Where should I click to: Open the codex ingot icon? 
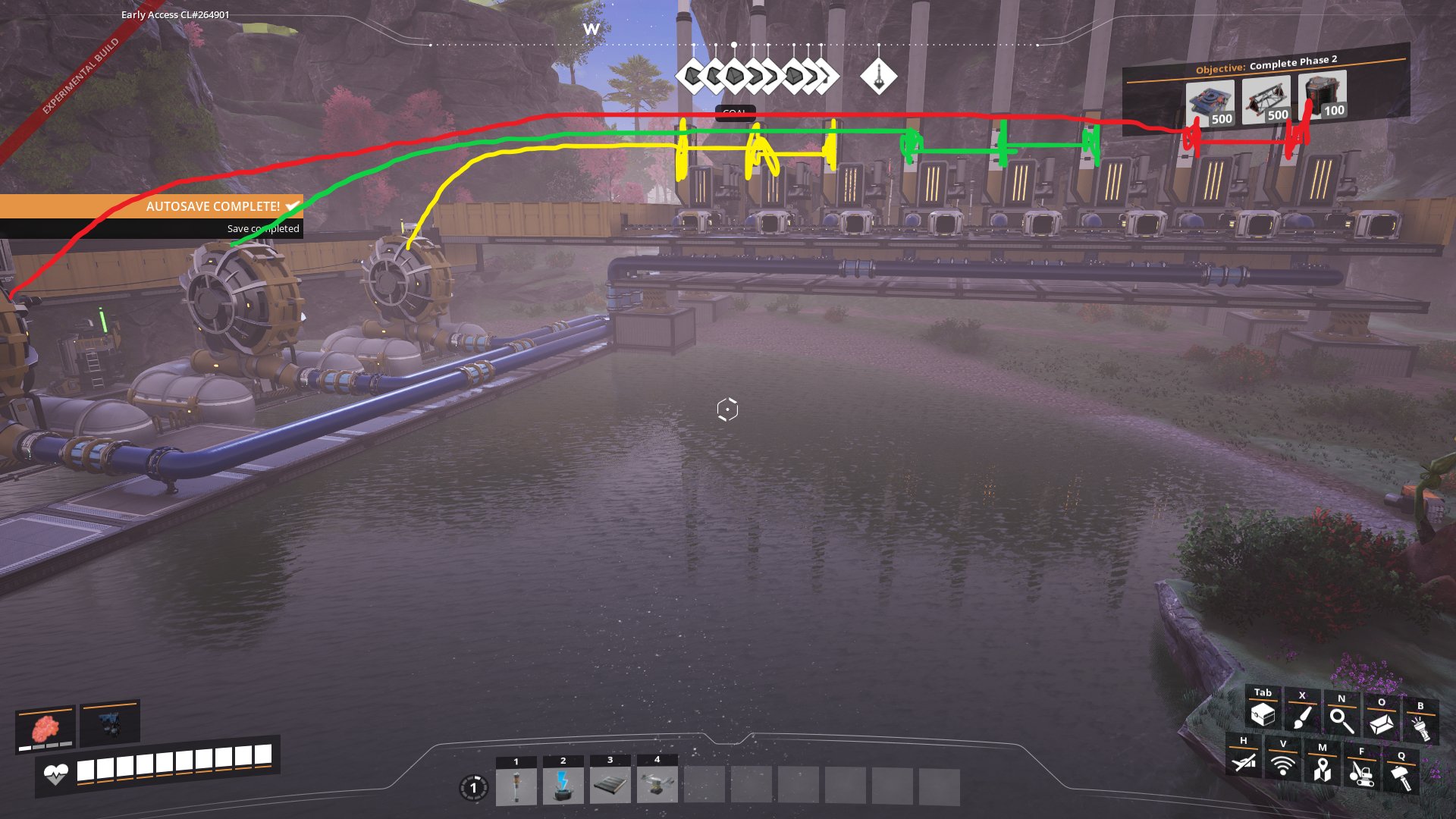coord(1381,723)
